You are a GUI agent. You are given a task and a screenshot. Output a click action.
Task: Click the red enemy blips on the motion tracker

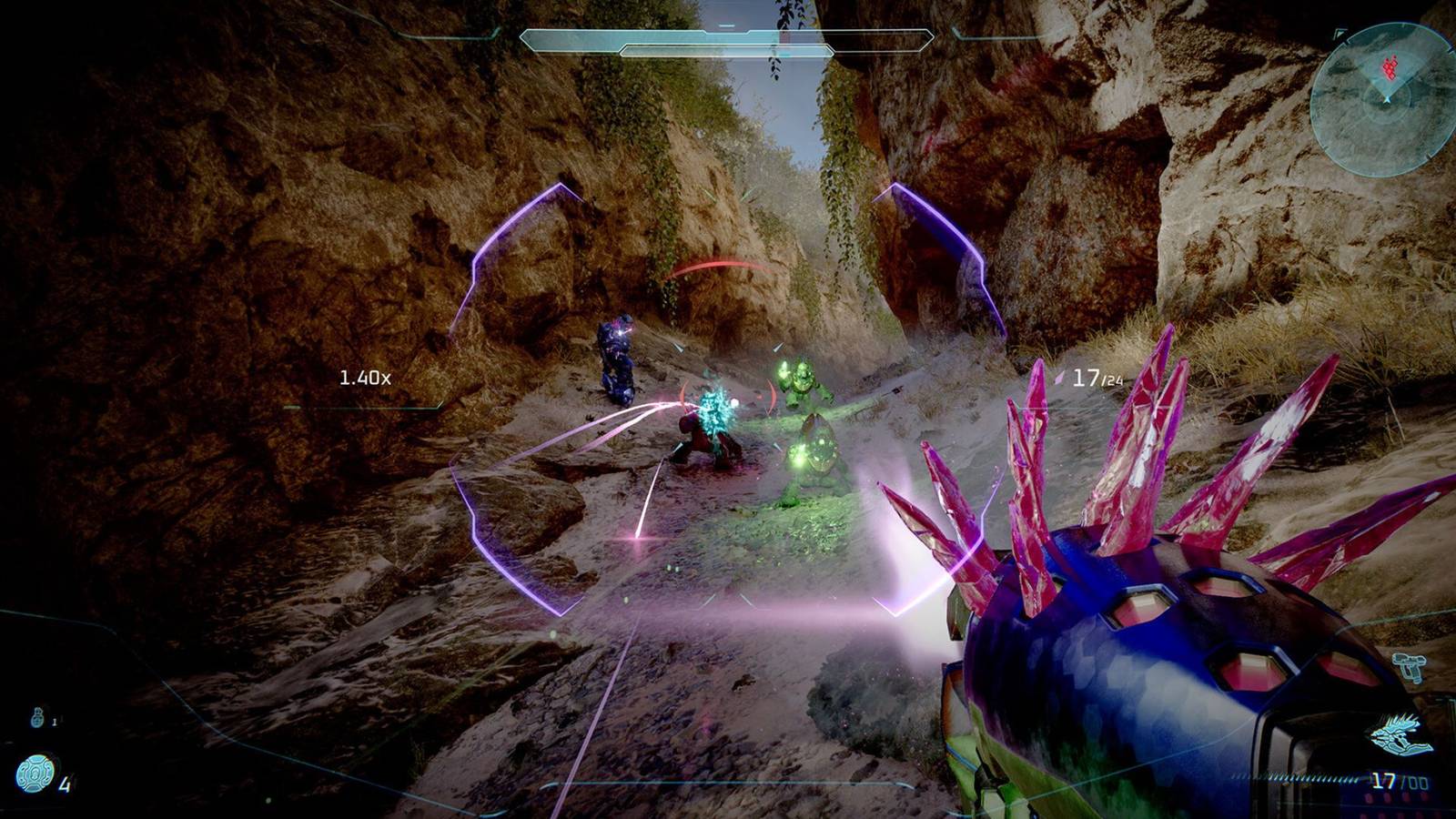click(1390, 66)
